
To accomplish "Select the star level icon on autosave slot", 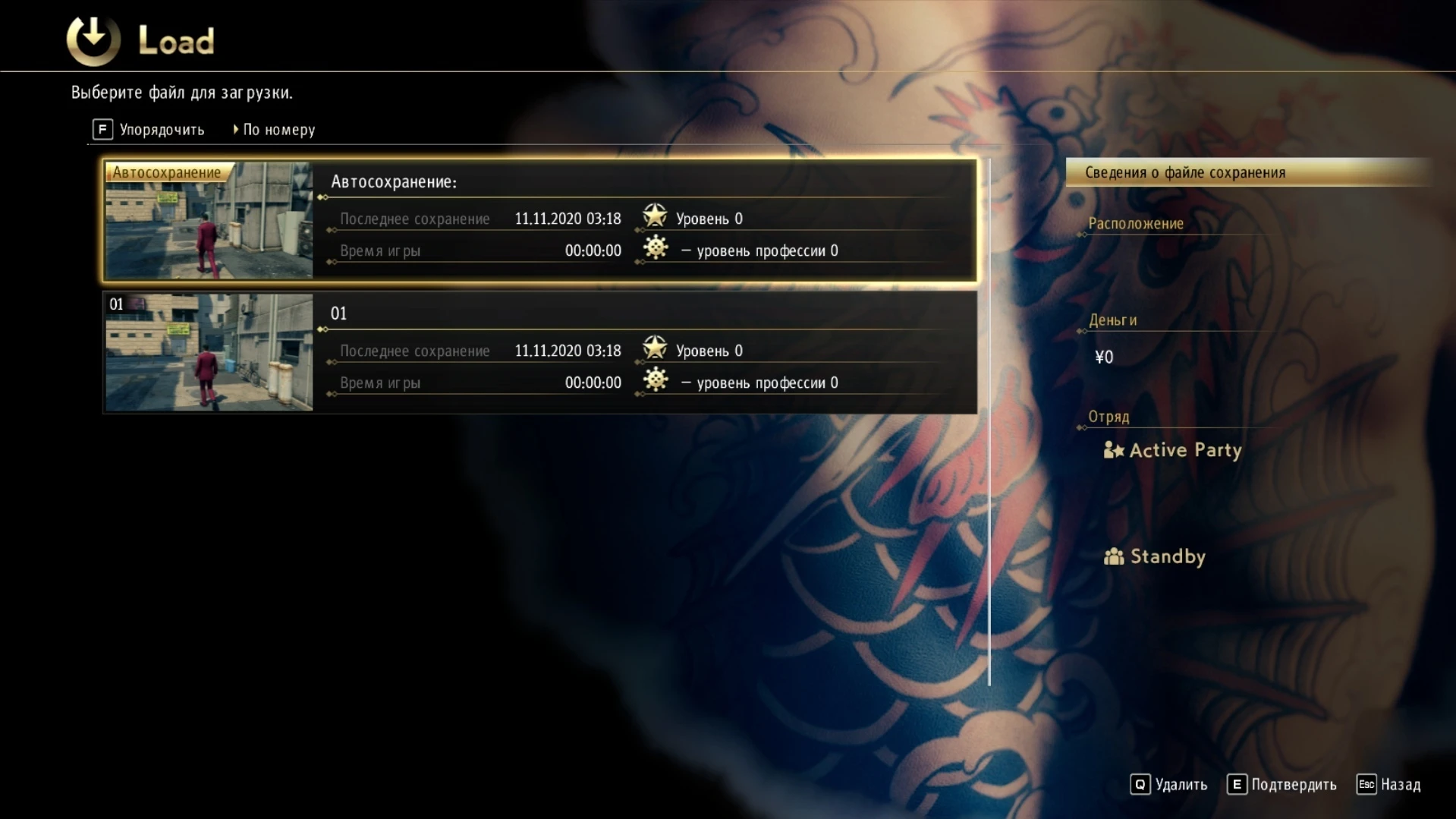I will (x=654, y=217).
